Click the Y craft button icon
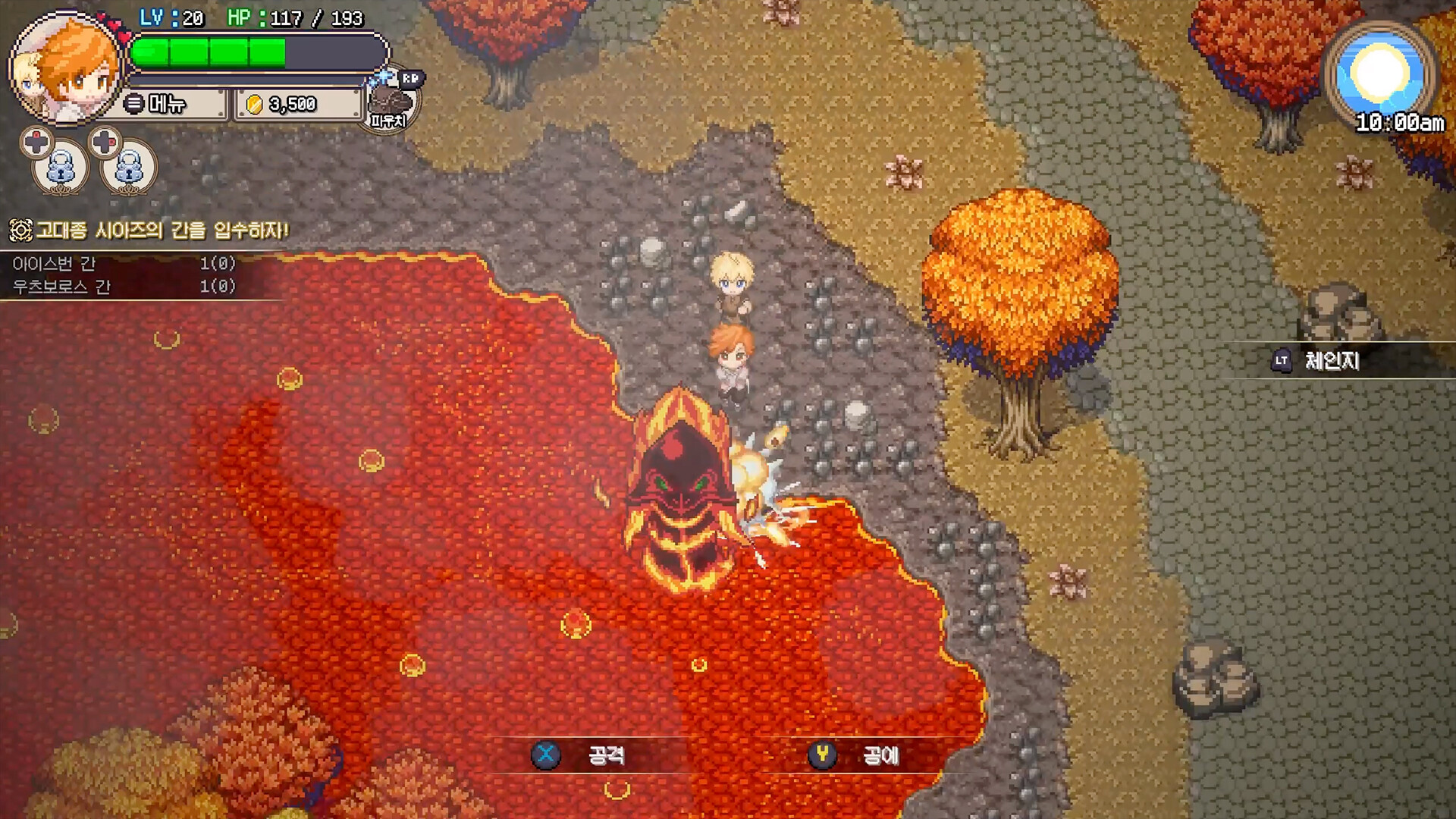Image resolution: width=1456 pixels, height=819 pixels. 824,755
